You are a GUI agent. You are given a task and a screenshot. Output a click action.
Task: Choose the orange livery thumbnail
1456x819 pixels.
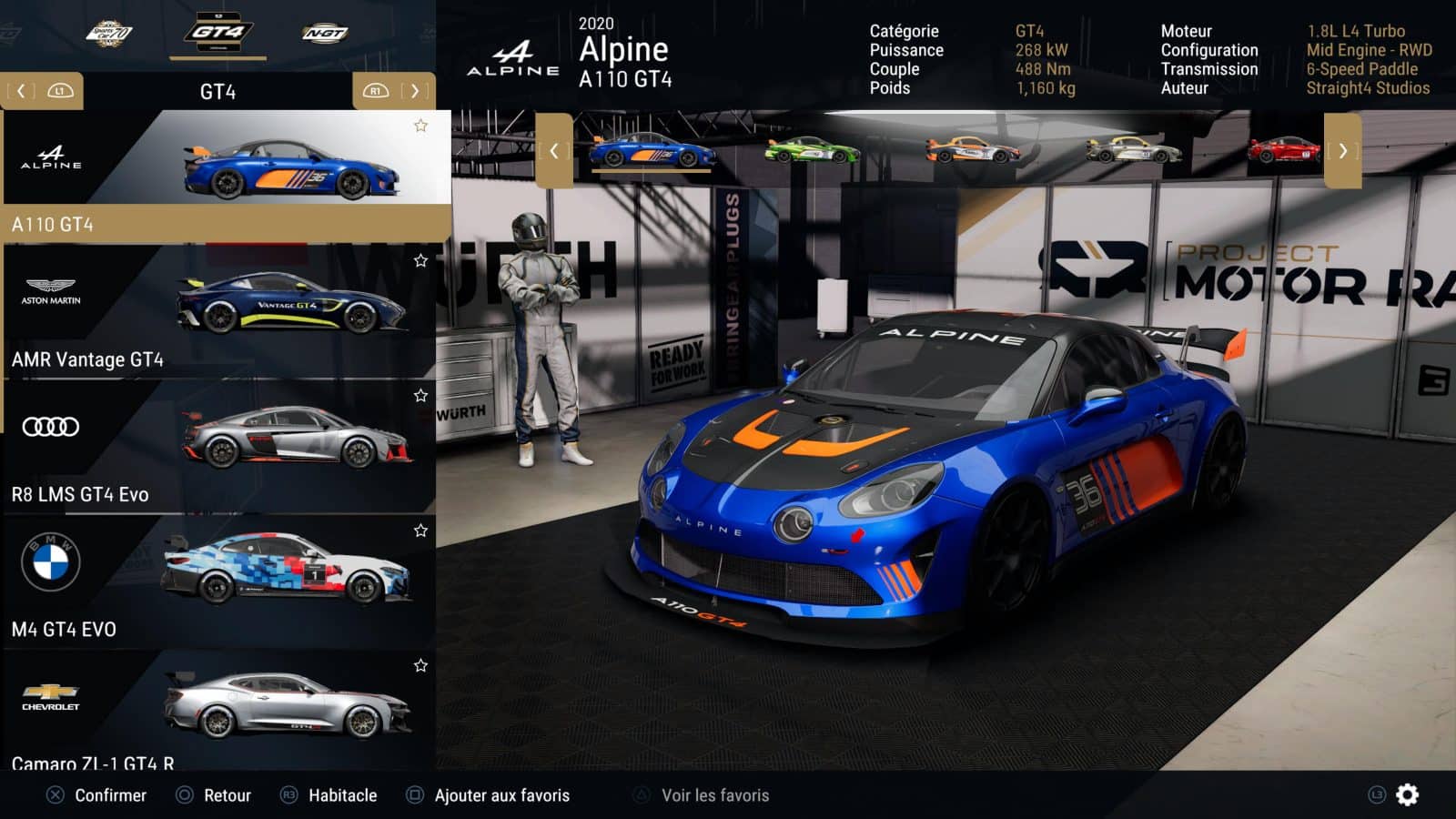[x=972, y=150]
